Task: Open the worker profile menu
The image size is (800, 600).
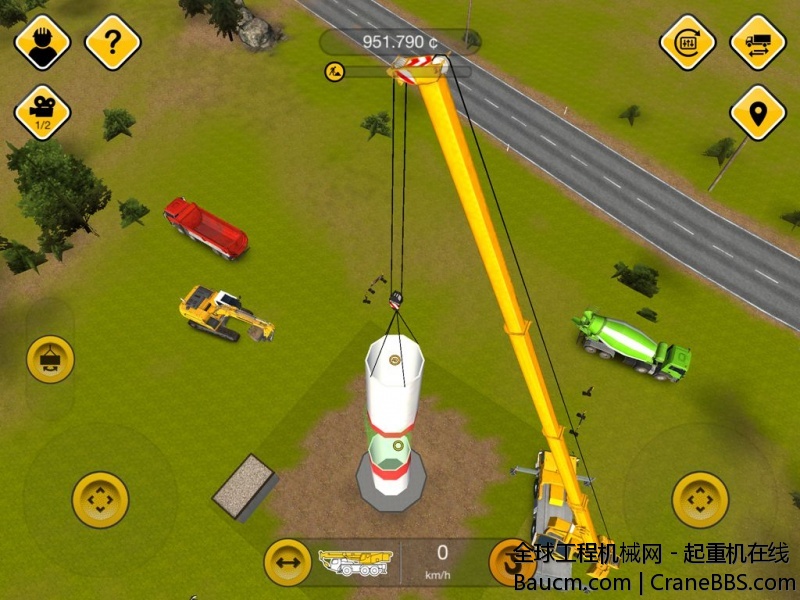Action: click(x=42, y=42)
